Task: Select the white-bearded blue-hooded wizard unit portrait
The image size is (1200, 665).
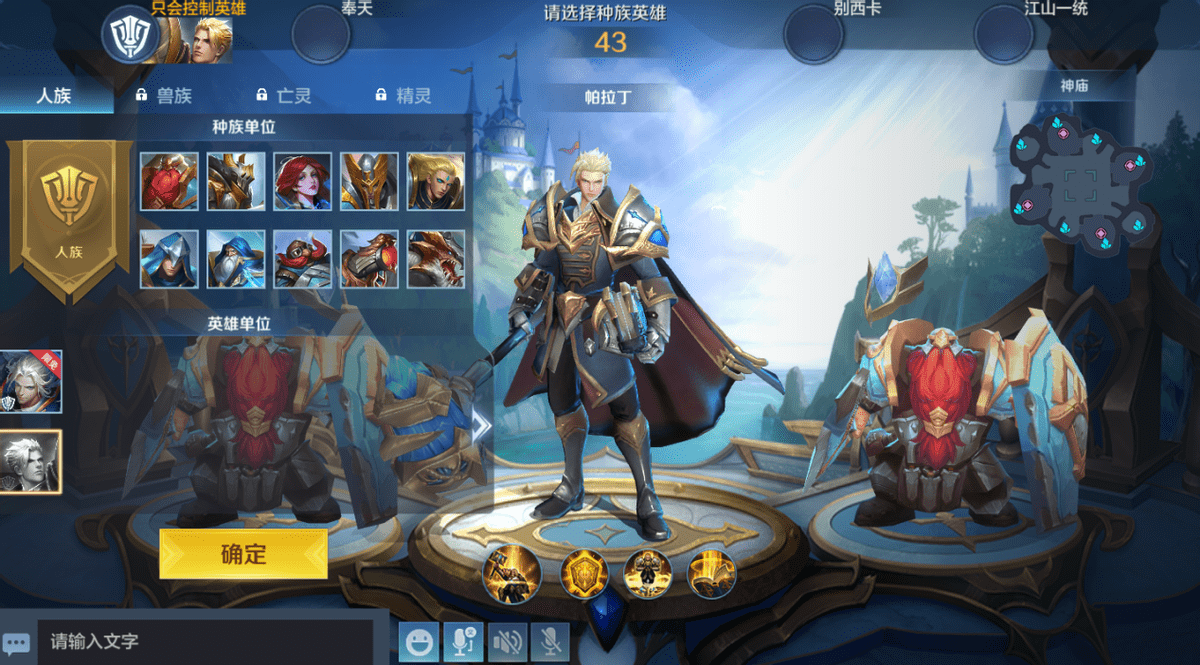Action: point(236,259)
